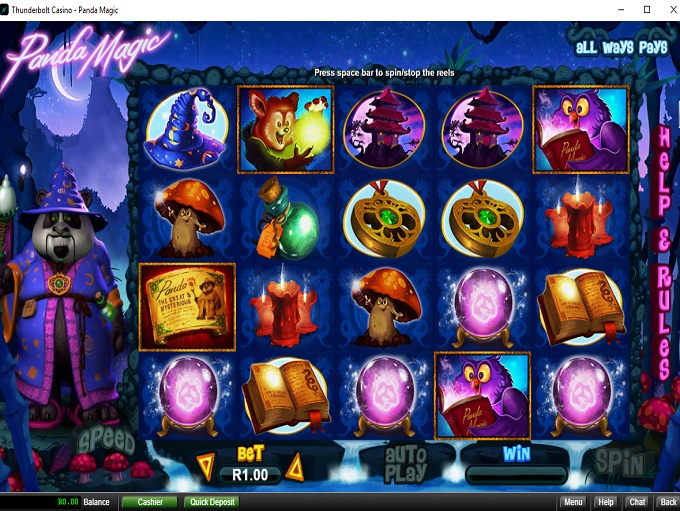The height and width of the screenshot is (511, 680).
Task: Open the Chat window
Action: (636, 502)
